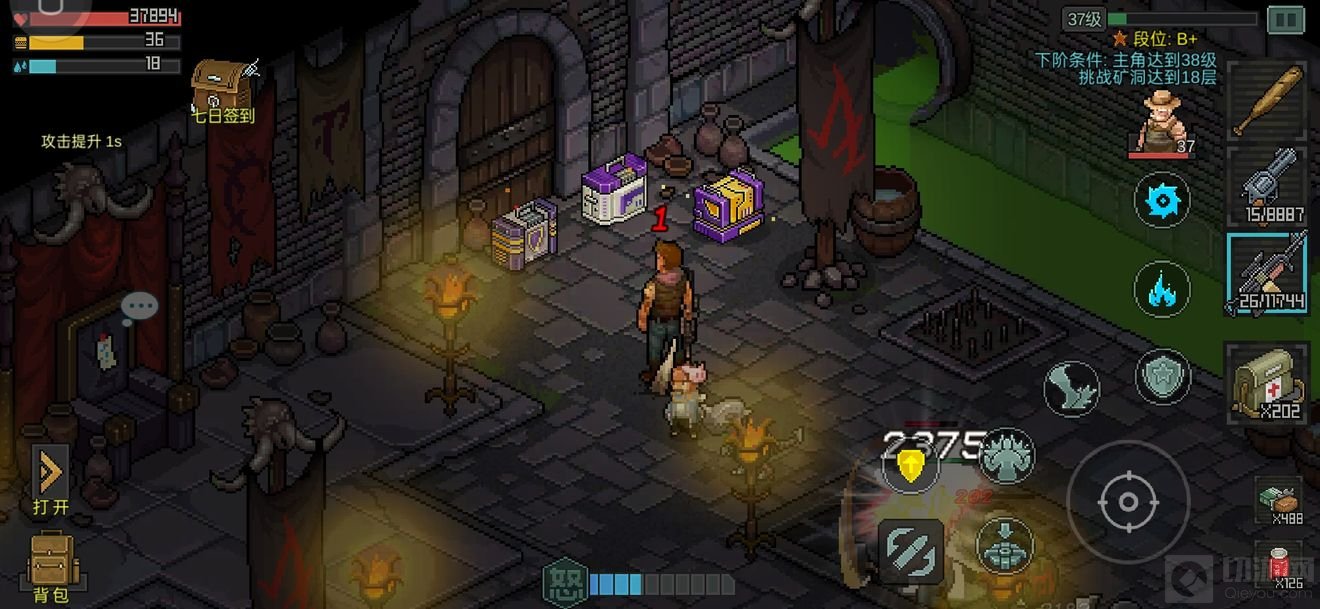
Task: Select the cowboy hat companion portrait
Action: click(x=1161, y=122)
